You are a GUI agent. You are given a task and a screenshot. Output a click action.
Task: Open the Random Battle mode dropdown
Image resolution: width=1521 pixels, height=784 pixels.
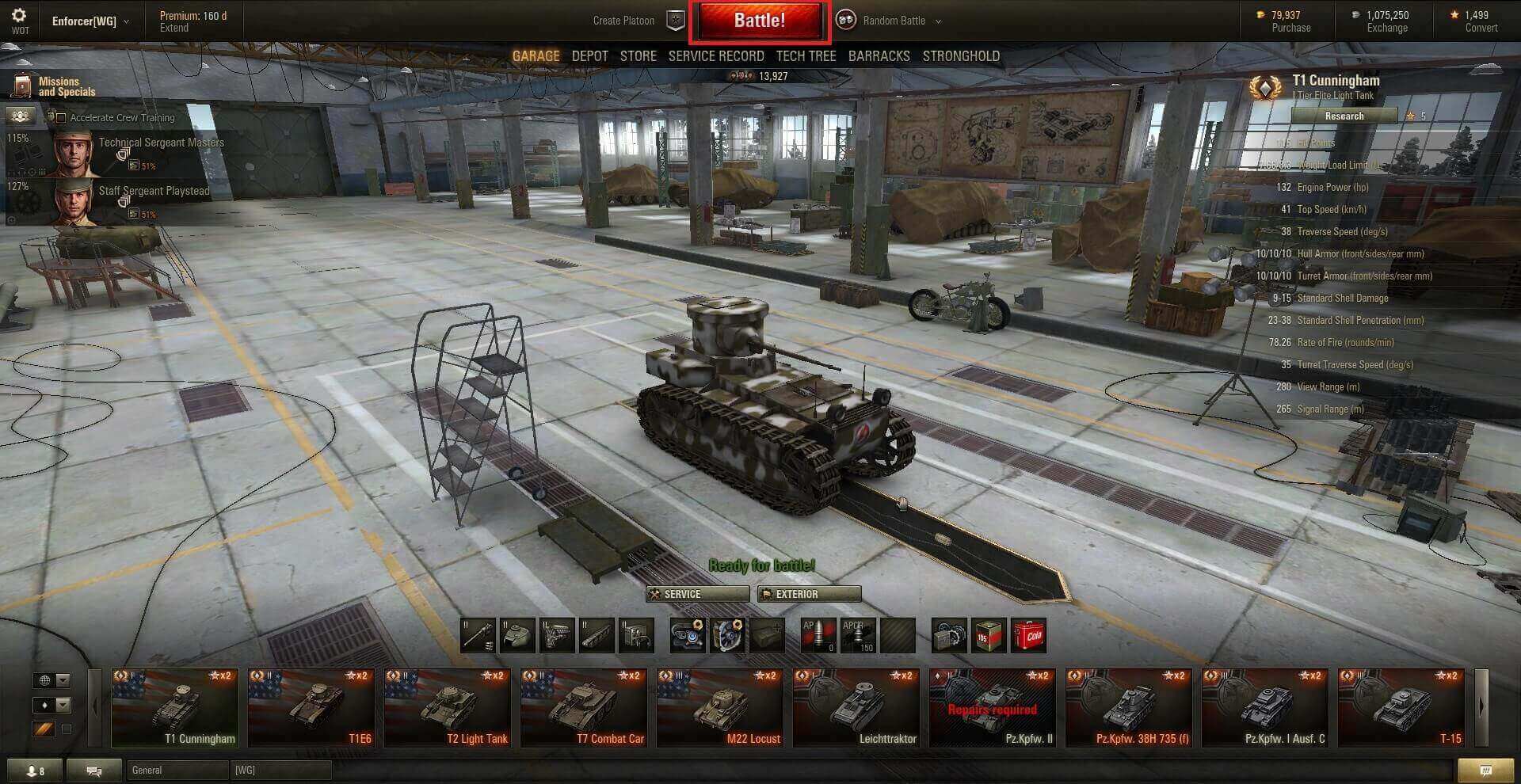[894, 21]
